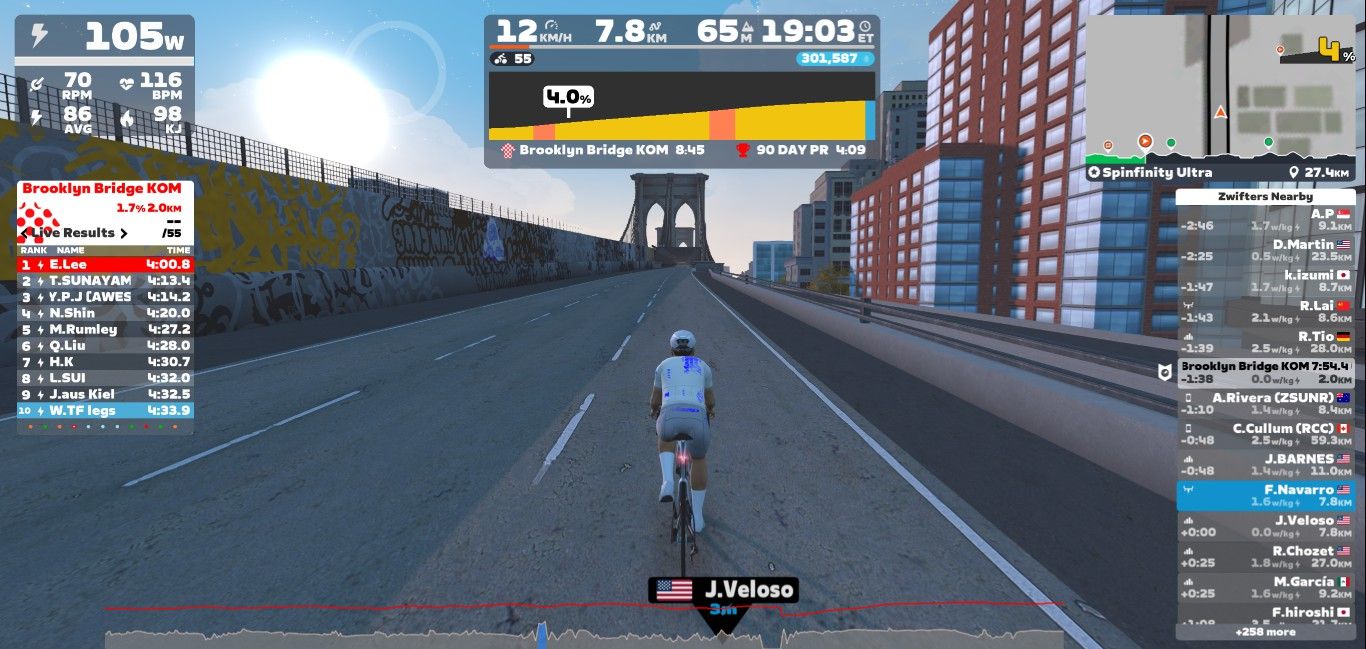1366x649 pixels.
Task: Open the minimap in the corner
Action: pyautogui.click(x=1220, y=88)
